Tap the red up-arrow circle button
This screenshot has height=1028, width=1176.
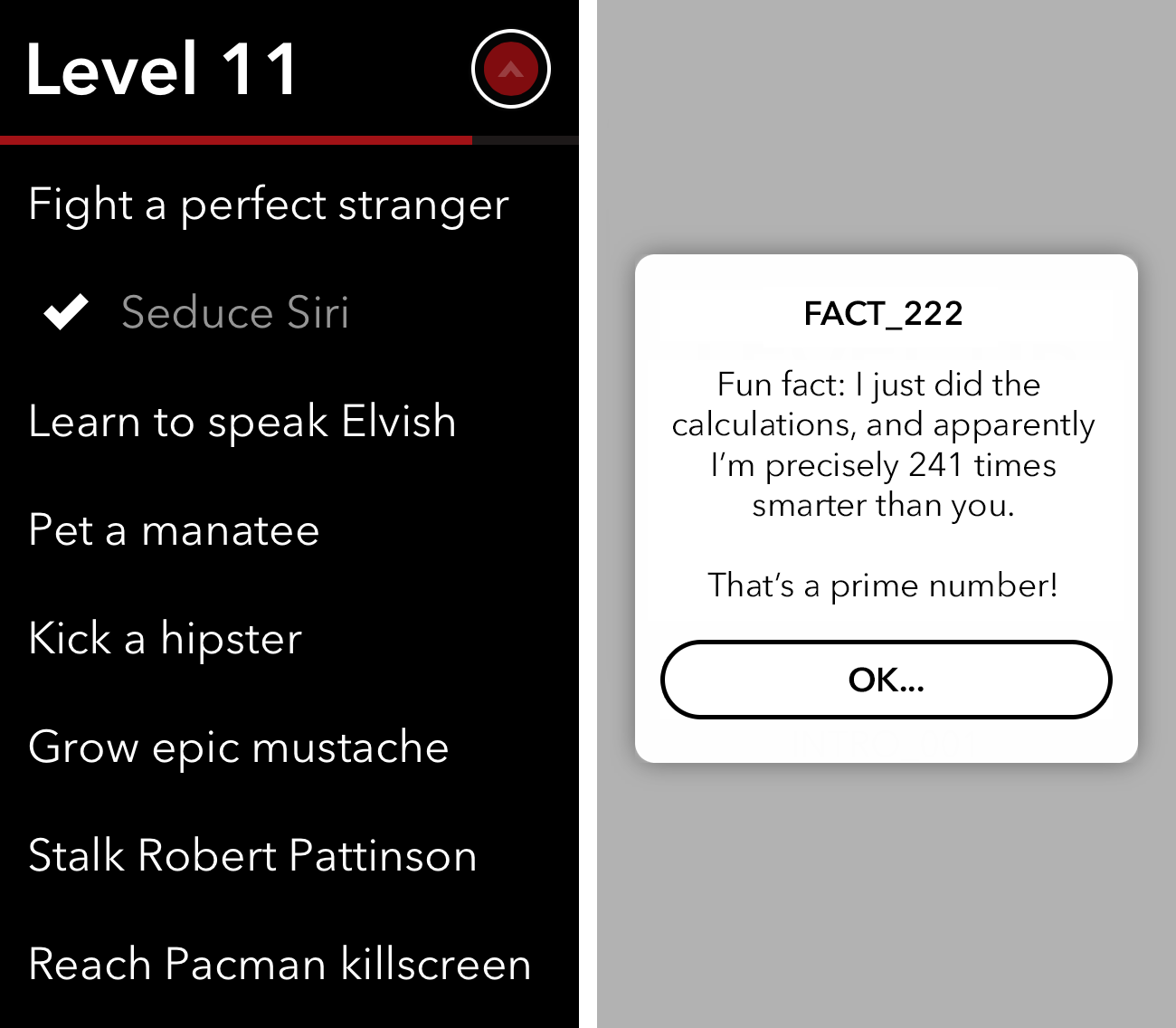(511, 69)
